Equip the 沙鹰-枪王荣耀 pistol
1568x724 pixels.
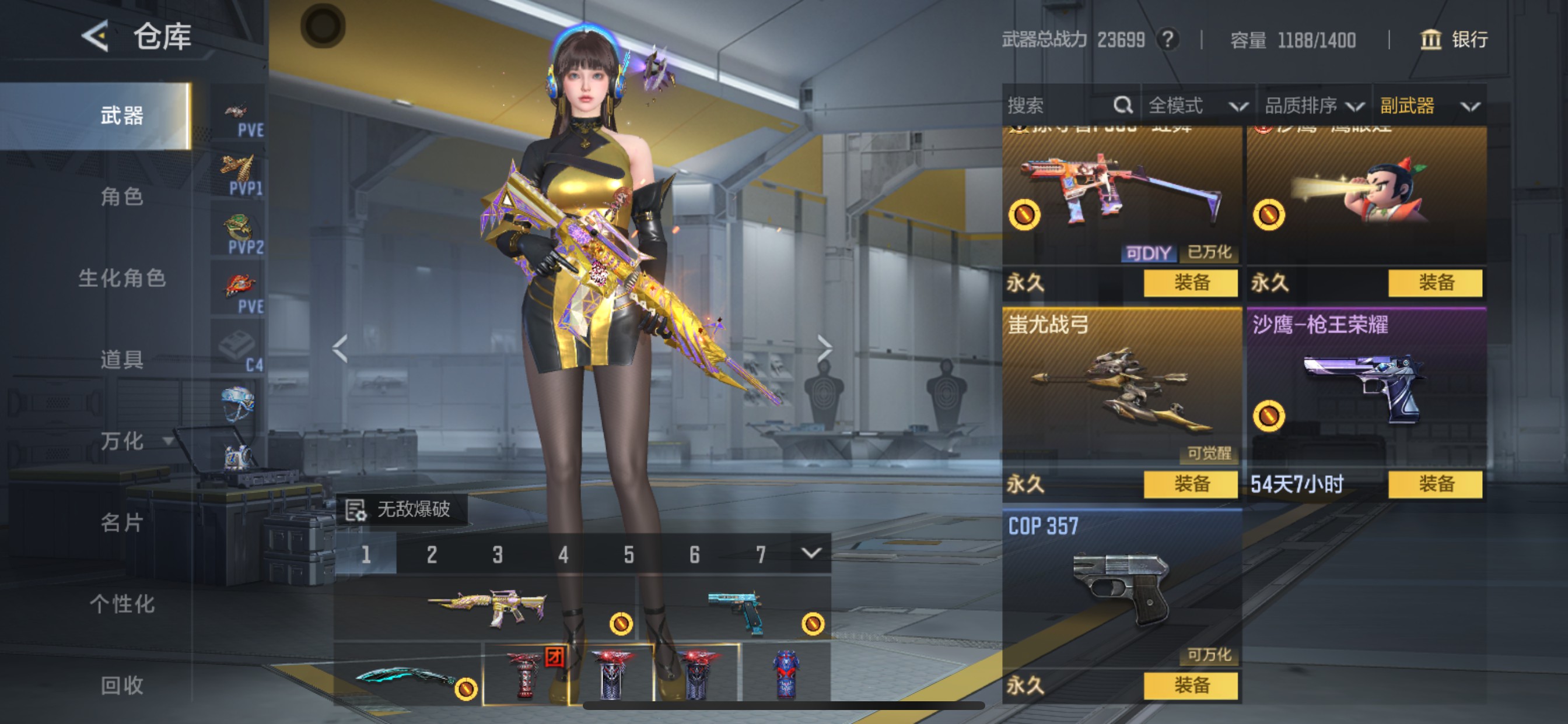(x=1436, y=484)
